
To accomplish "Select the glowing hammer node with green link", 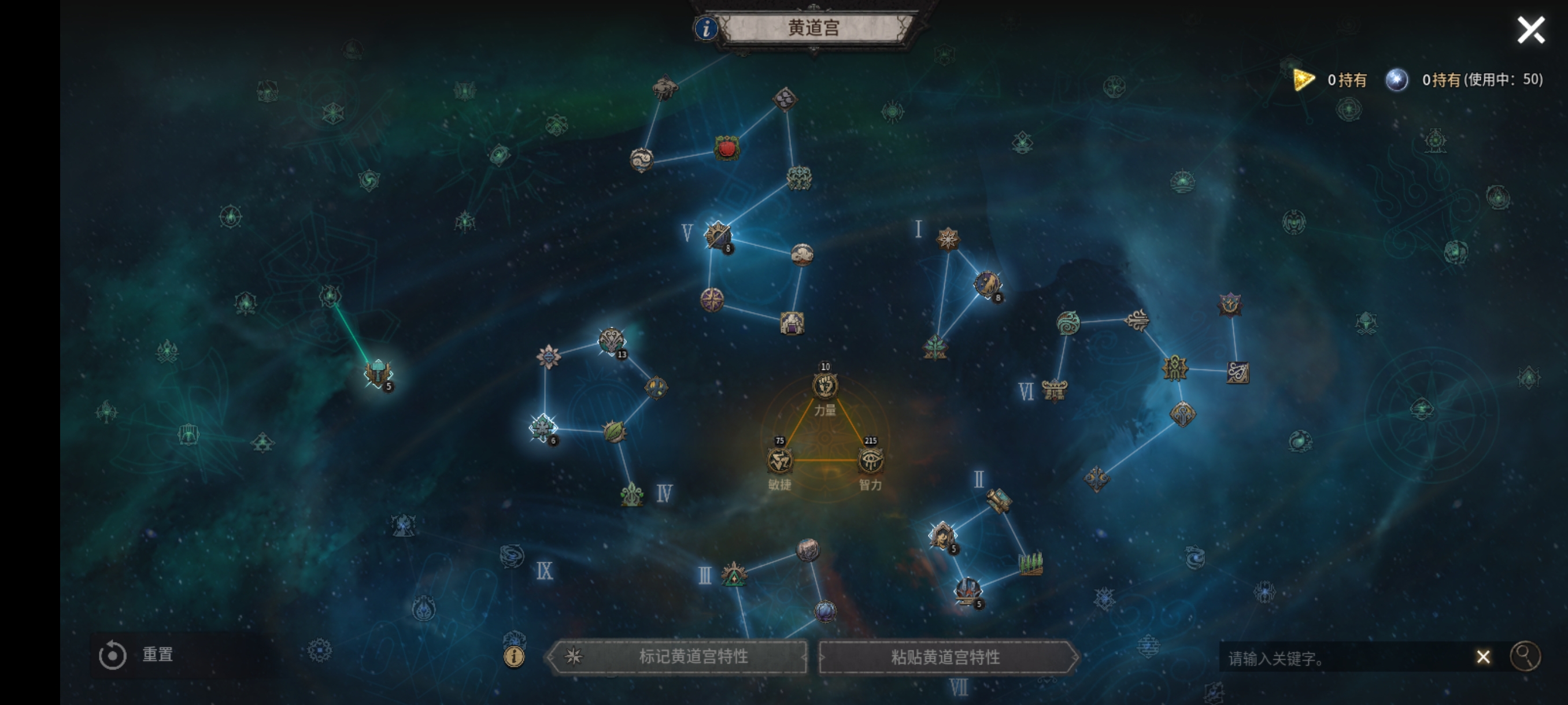I will [378, 372].
